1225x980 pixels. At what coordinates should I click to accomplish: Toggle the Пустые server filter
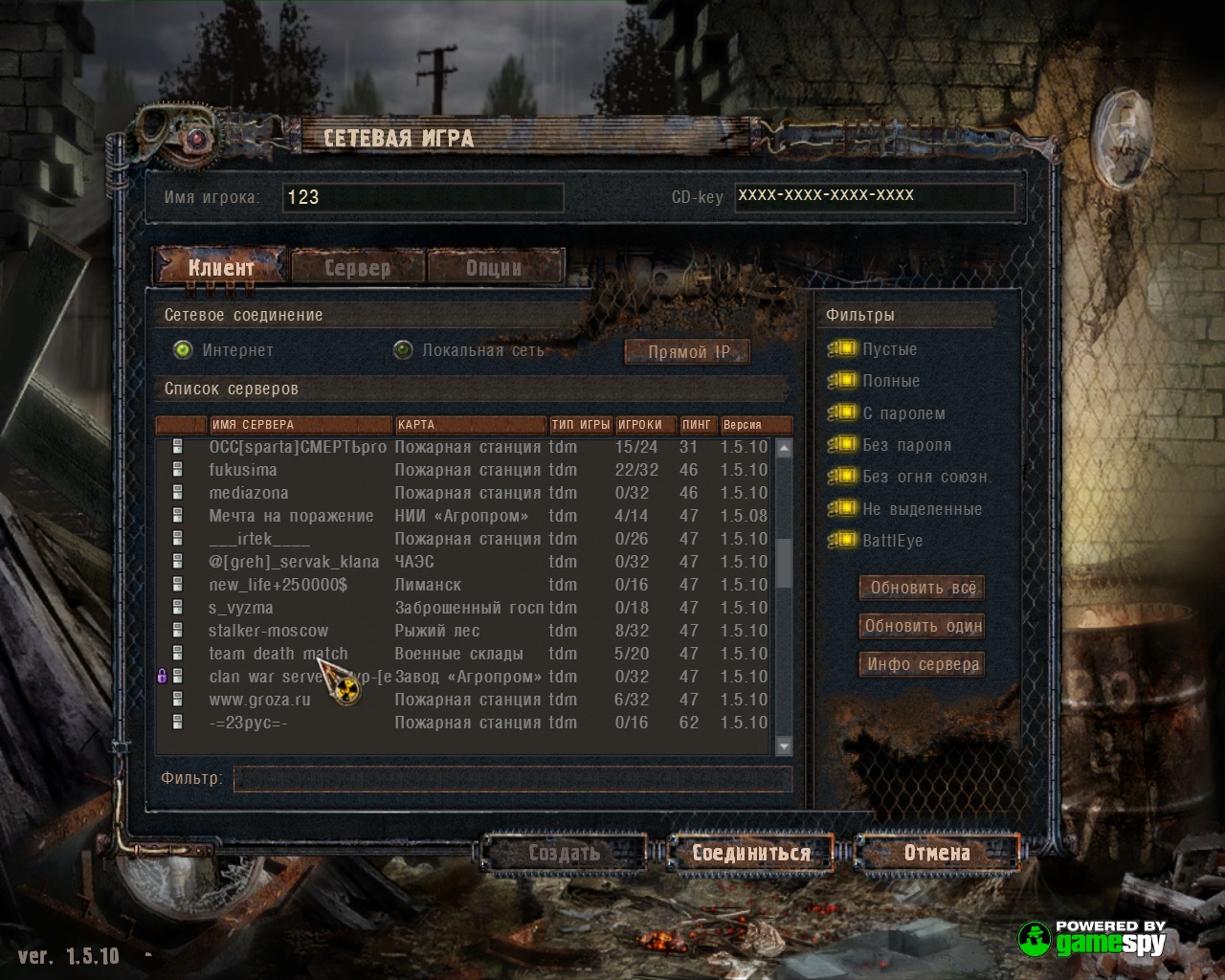pyautogui.click(x=845, y=349)
